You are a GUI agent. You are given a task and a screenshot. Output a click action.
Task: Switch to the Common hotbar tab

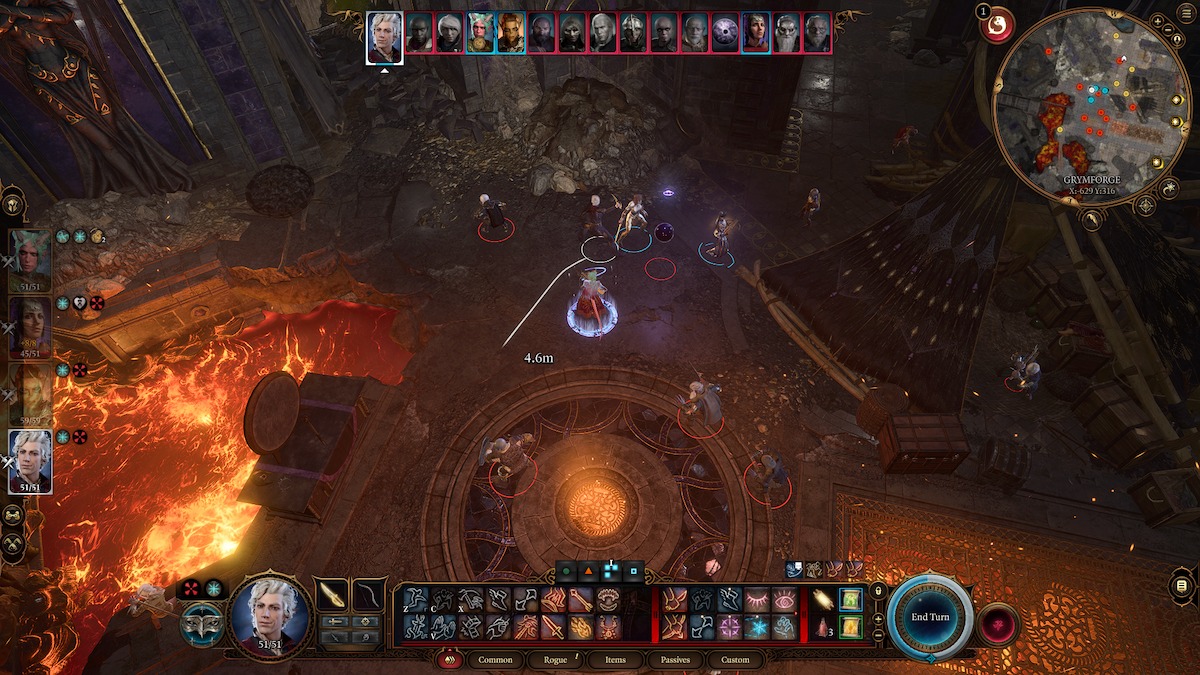pos(495,660)
